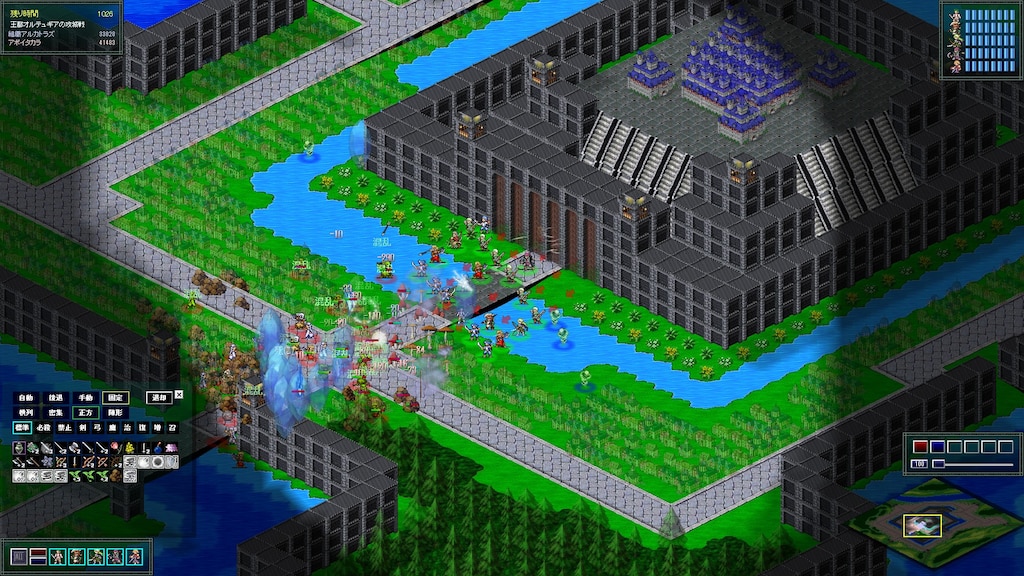Image resolution: width=1024 pixels, height=576 pixels.
Task: Click the red color swatch
Action: tap(918, 447)
